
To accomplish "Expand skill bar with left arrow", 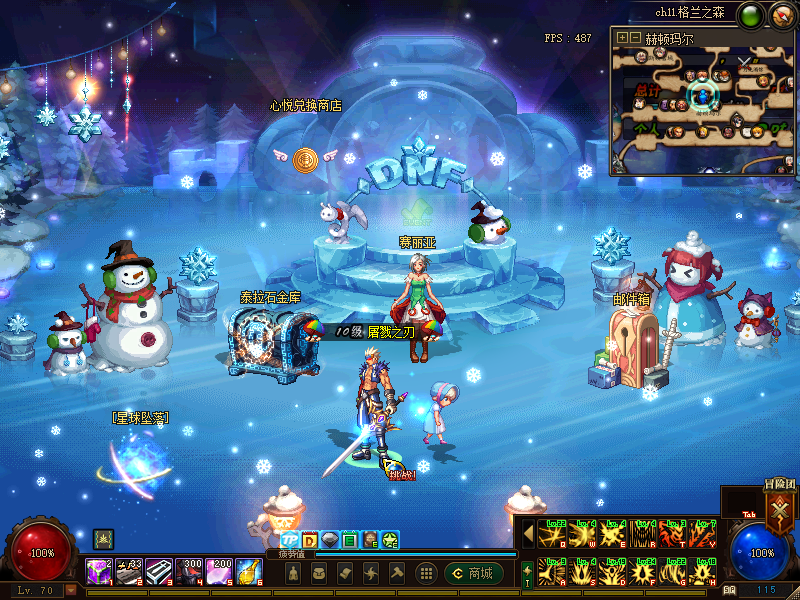I will coord(528,533).
